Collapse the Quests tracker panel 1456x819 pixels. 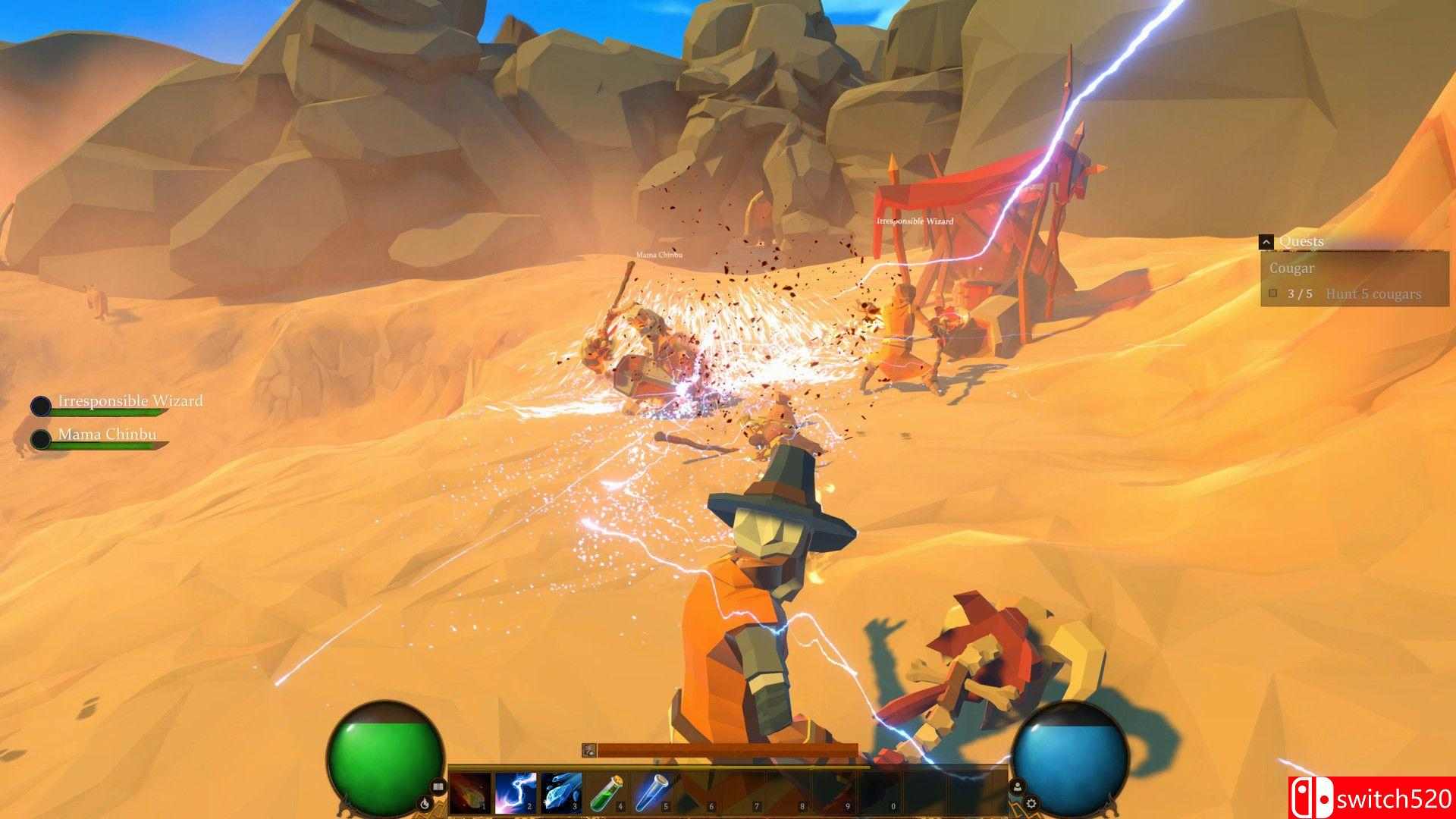coord(1266,242)
